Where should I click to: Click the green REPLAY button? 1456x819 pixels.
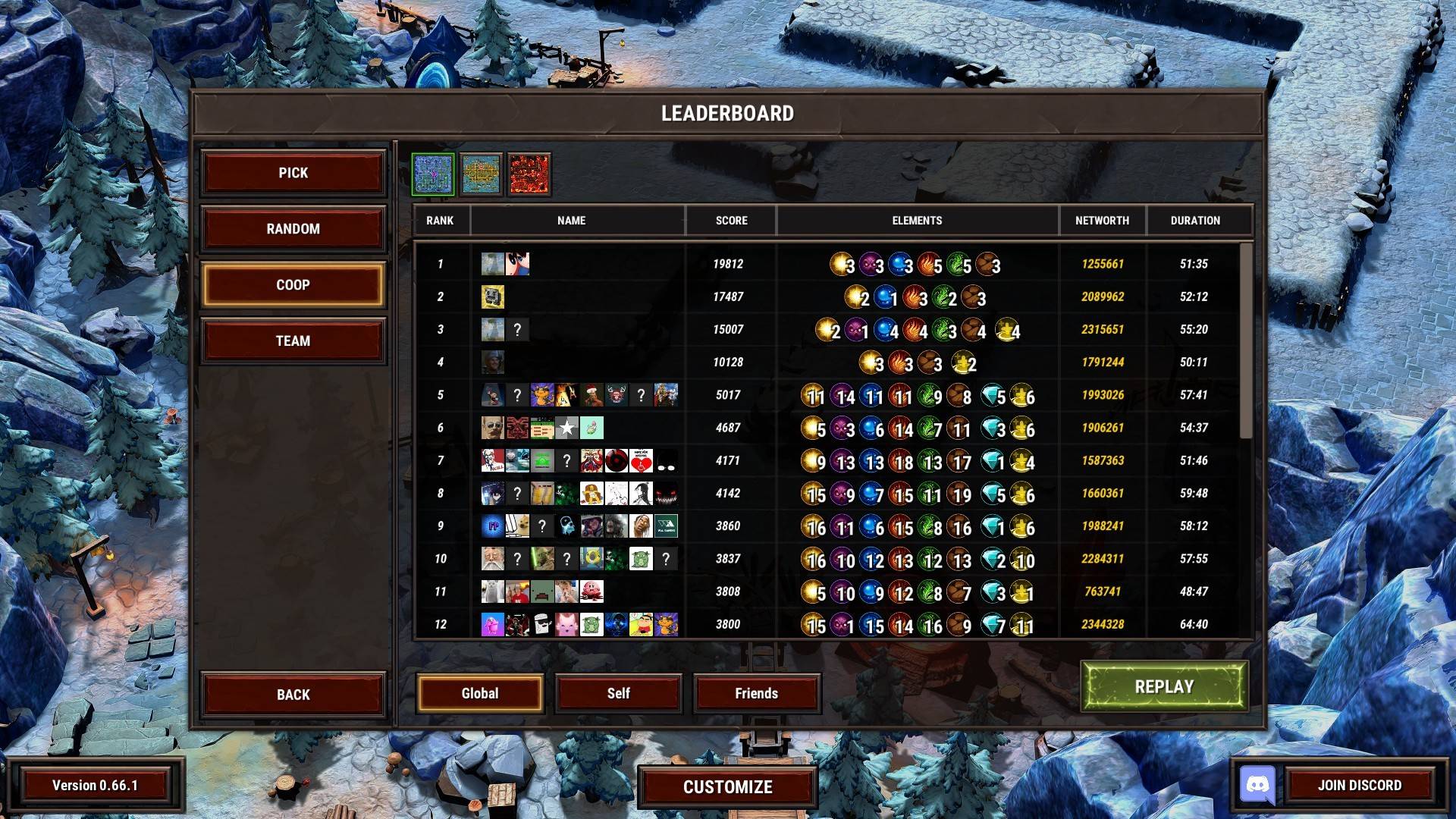pyautogui.click(x=1164, y=686)
